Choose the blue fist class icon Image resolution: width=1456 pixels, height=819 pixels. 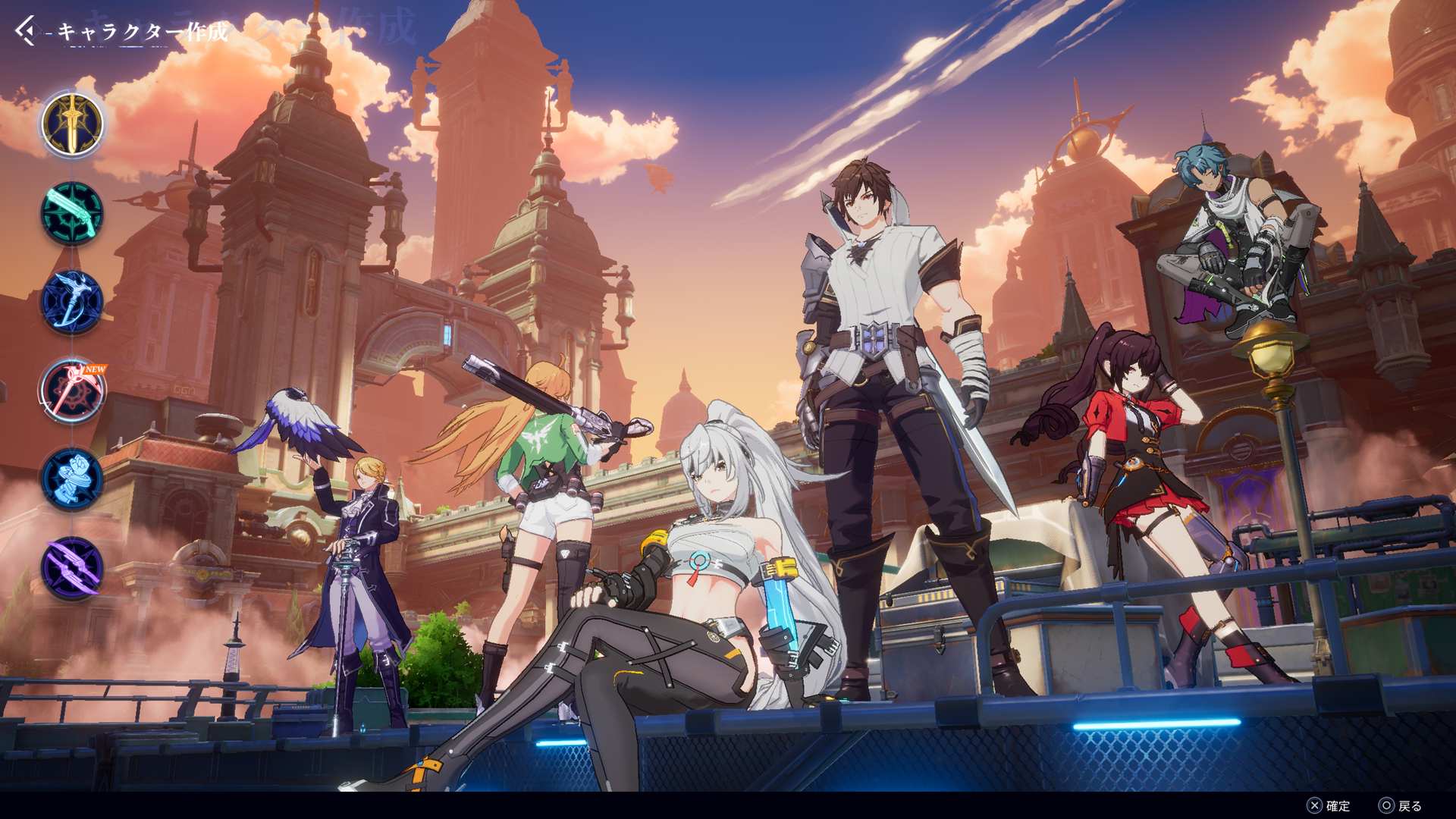(72, 479)
